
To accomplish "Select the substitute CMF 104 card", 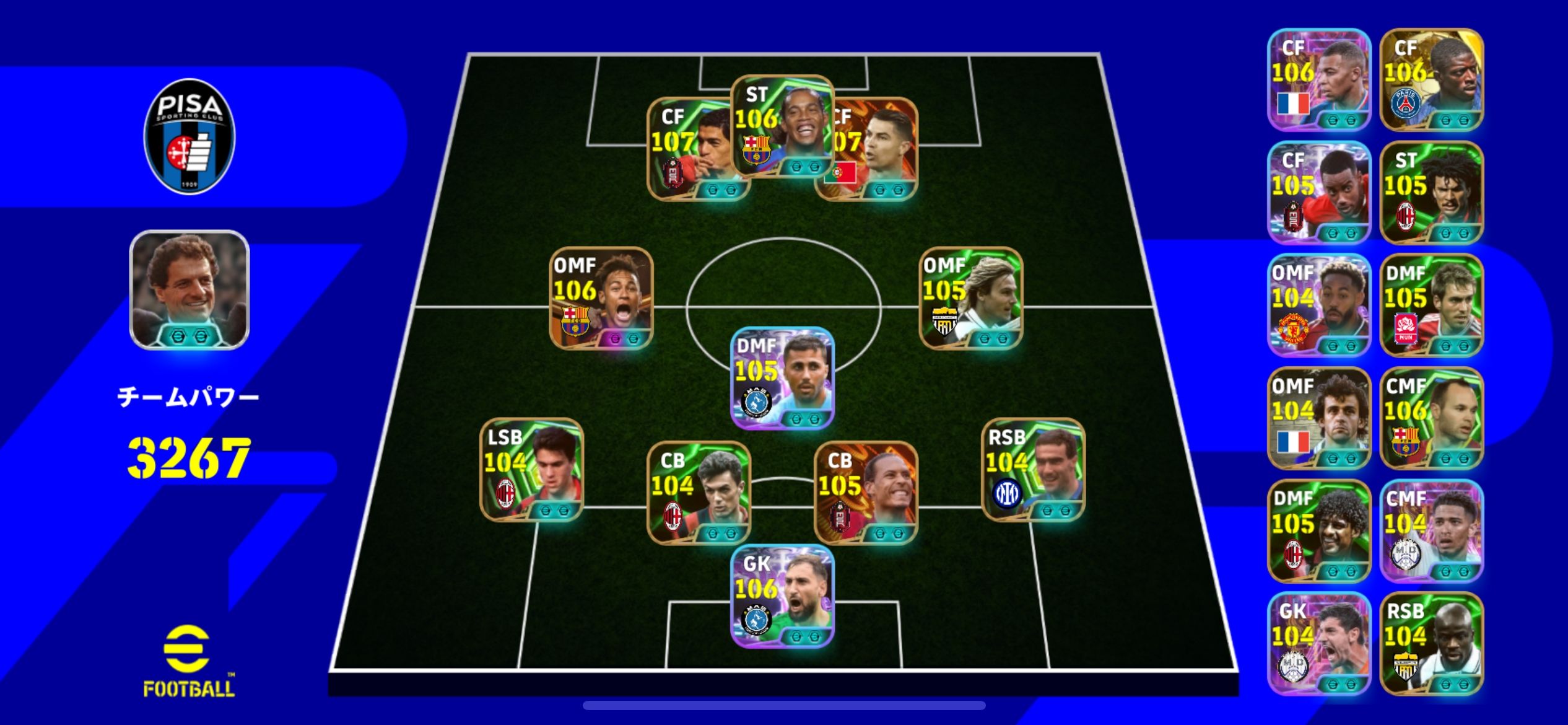I will click(1431, 531).
